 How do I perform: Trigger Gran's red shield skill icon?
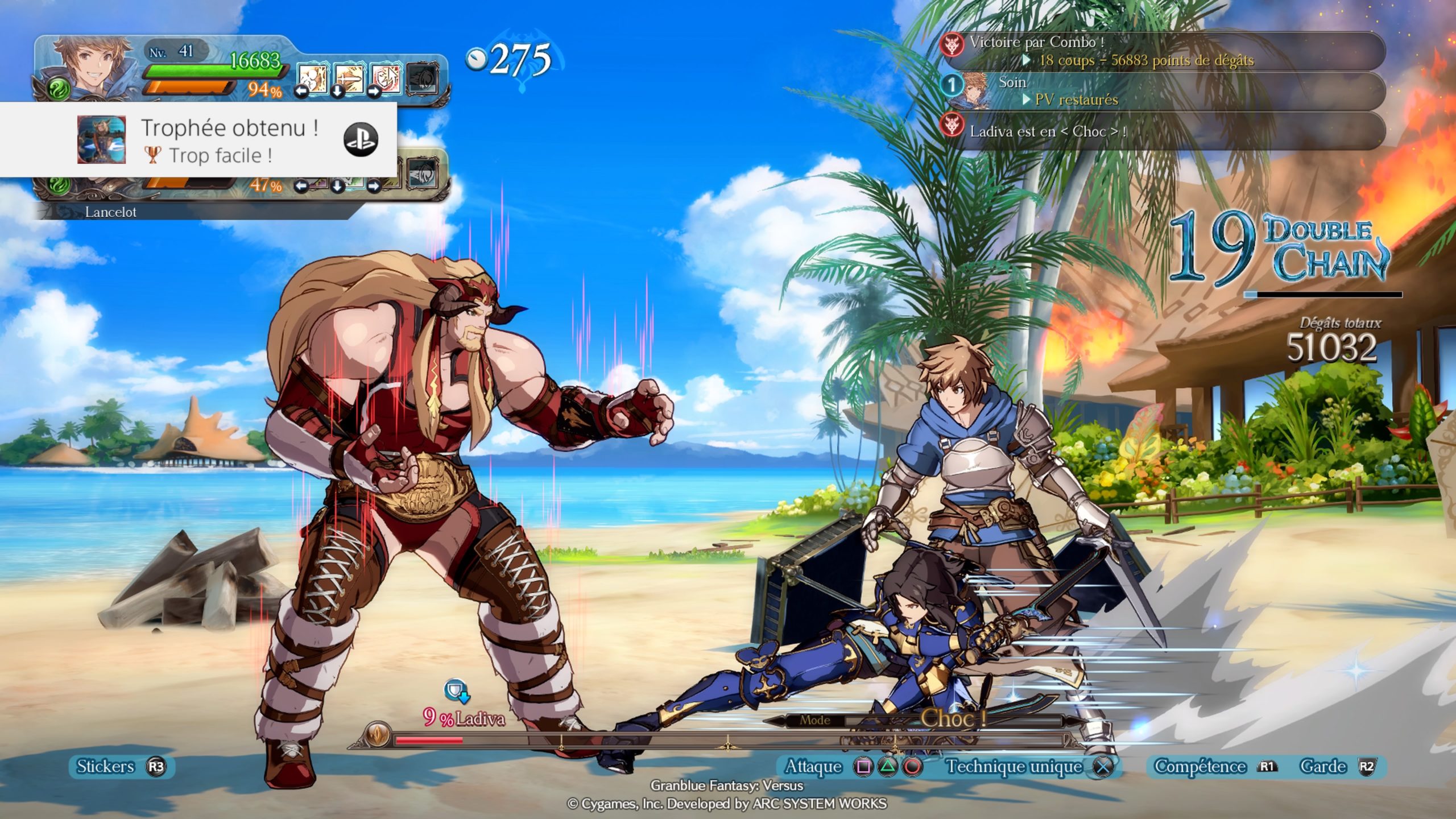385,79
